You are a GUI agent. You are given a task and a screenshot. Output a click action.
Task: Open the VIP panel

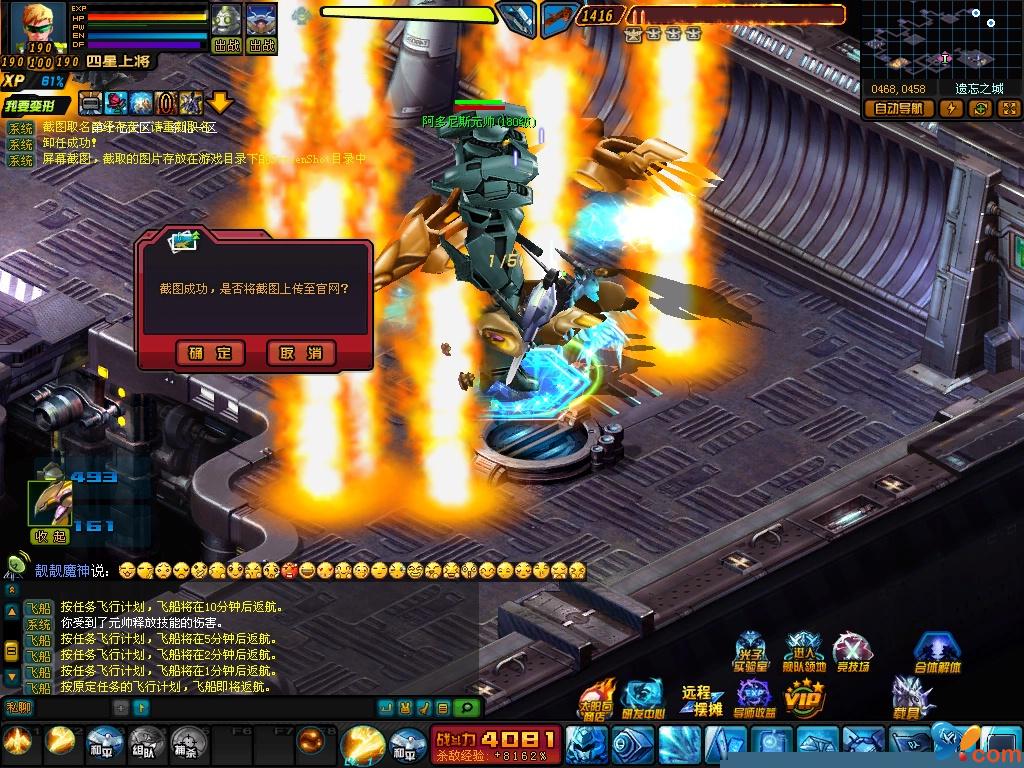click(804, 698)
